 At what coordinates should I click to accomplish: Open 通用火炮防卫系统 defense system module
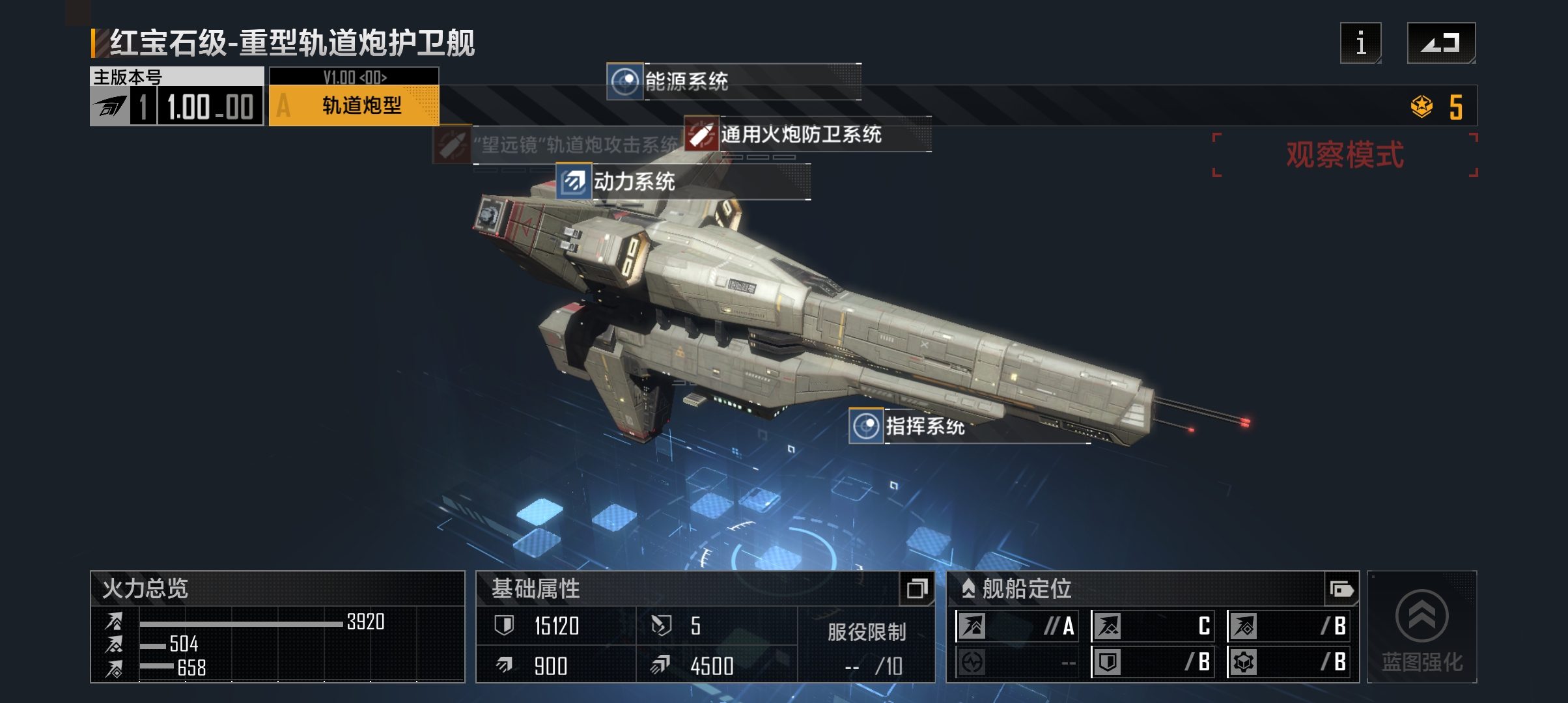(x=800, y=135)
